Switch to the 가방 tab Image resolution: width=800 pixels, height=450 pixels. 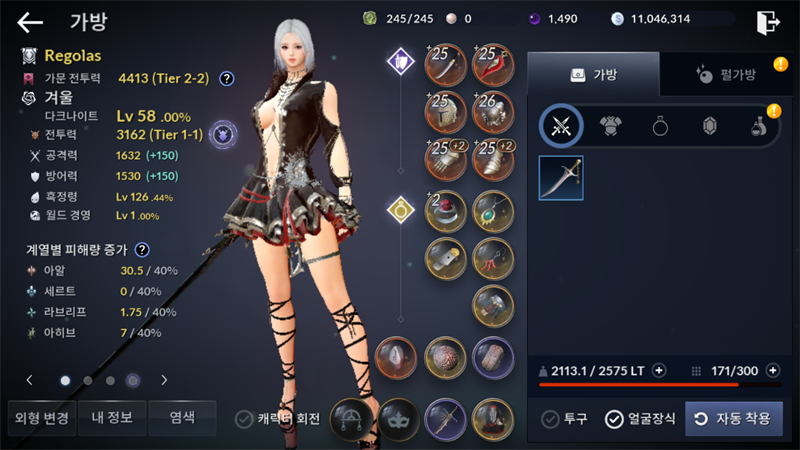coord(593,74)
